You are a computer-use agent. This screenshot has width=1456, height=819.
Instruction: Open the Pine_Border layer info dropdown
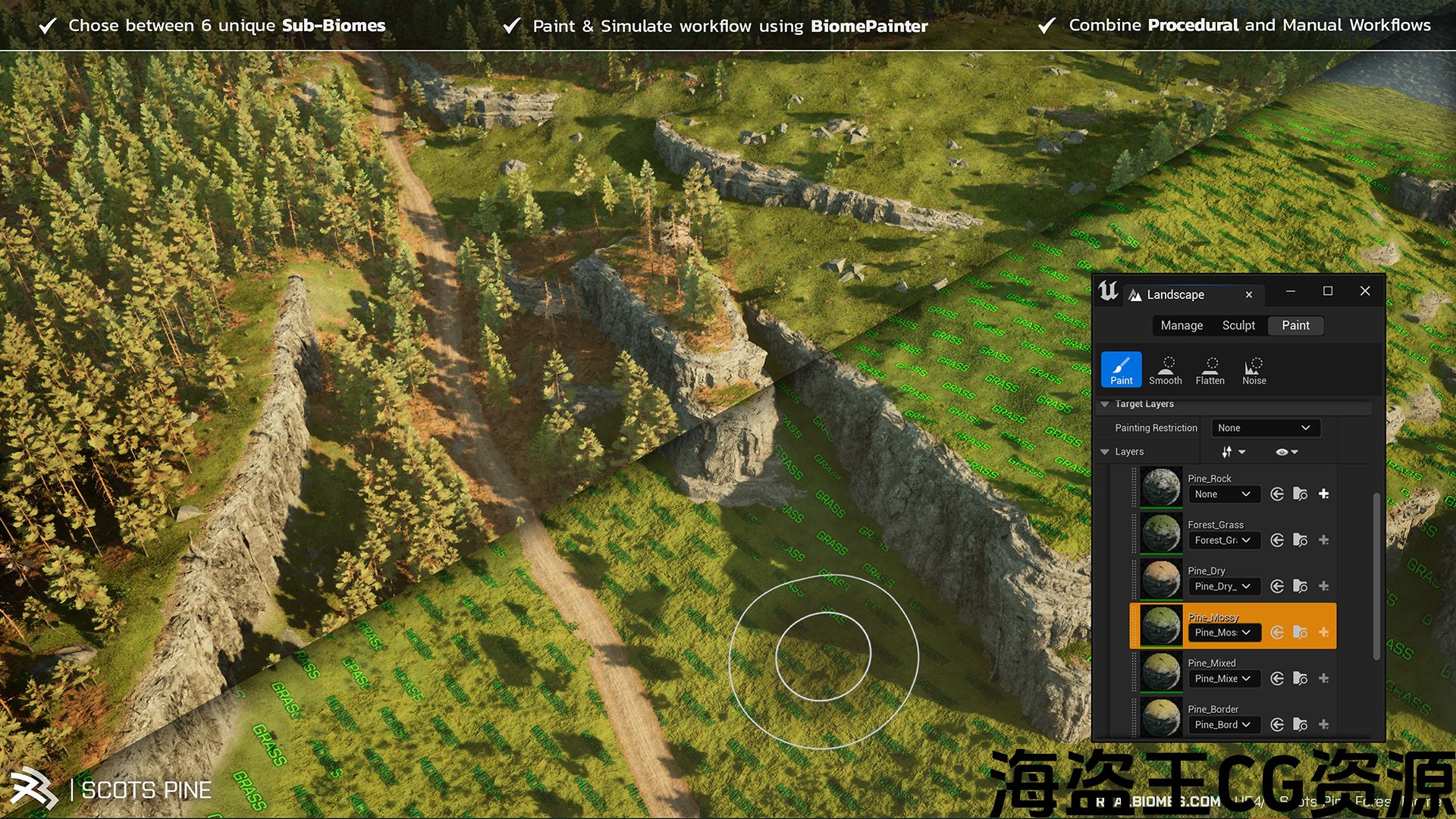point(1223,725)
